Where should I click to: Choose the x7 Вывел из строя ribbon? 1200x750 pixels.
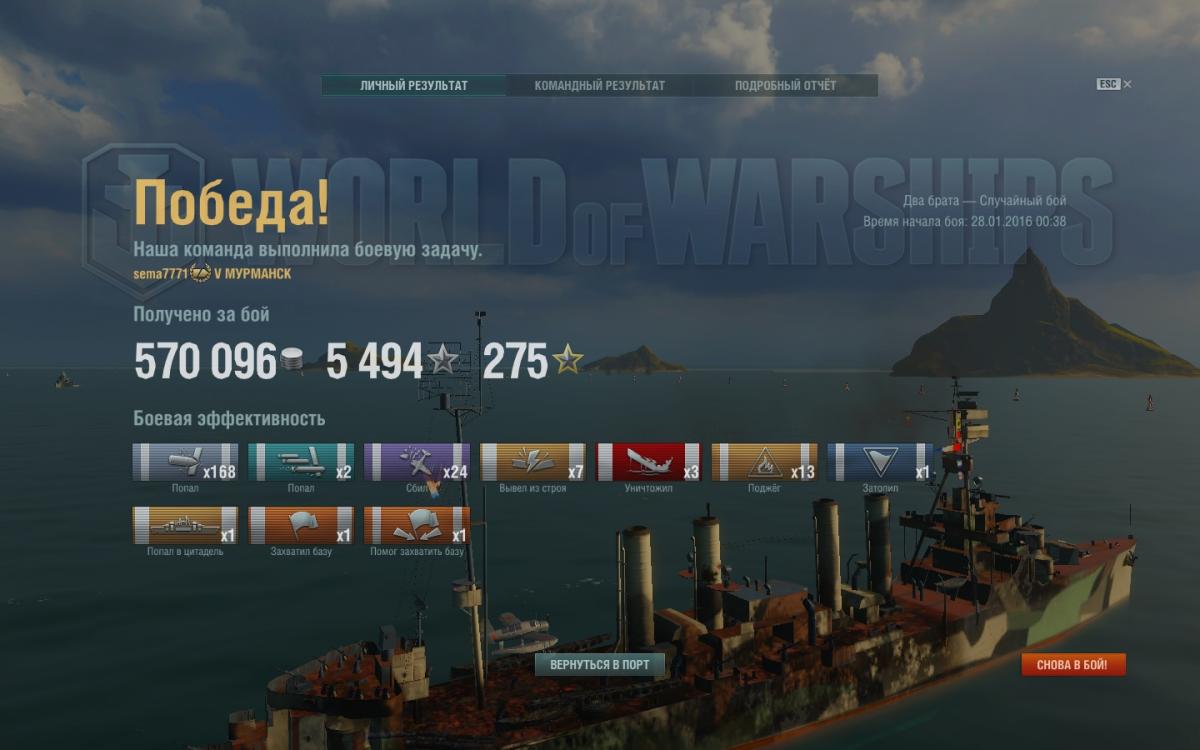(533, 462)
